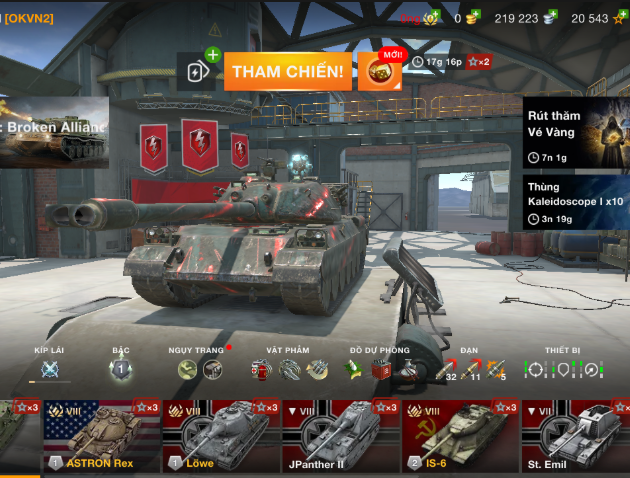Start battle with THAM CHIẾN! button
The width and height of the screenshot is (630, 478).
point(288,72)
